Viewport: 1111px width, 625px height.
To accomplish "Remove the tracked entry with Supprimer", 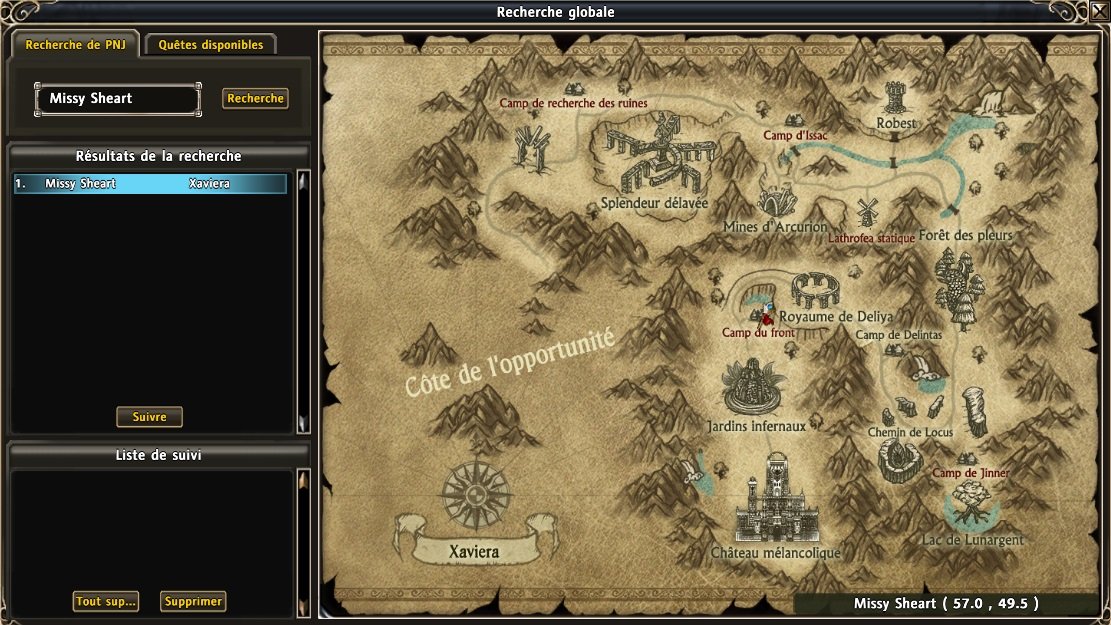I will [x=193, y=601].
